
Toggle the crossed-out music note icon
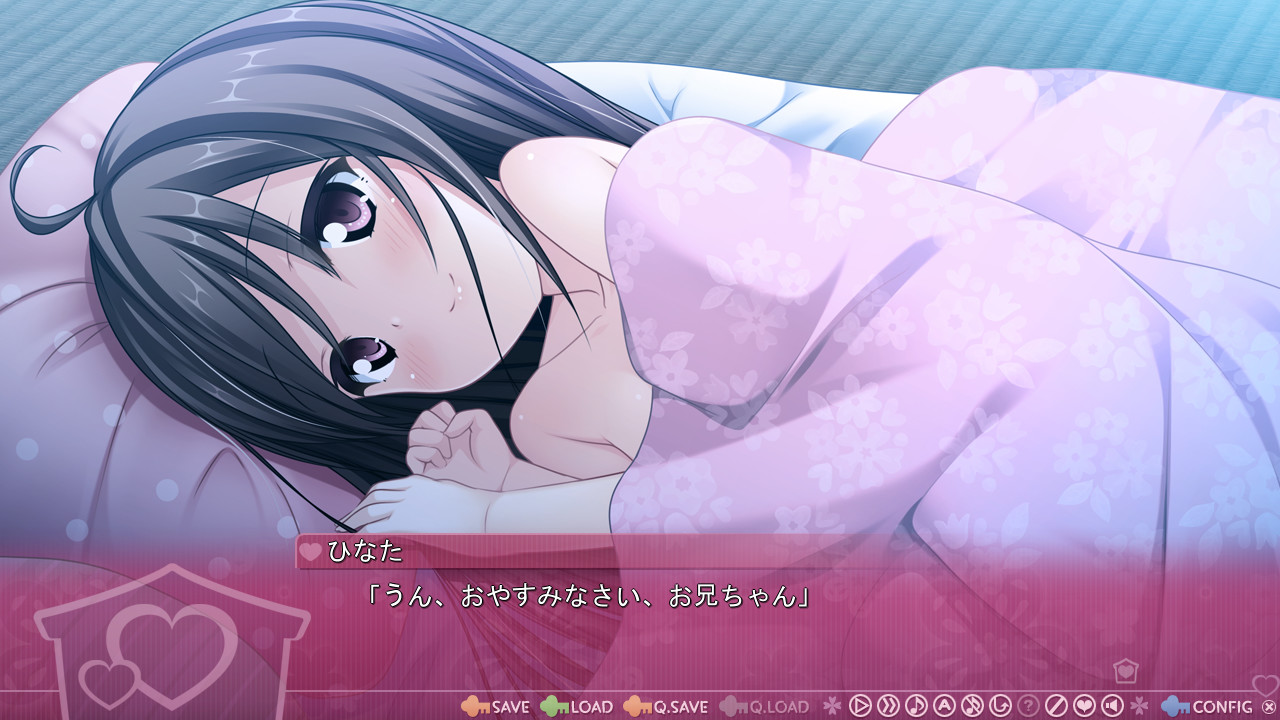[x=971, y=706]
